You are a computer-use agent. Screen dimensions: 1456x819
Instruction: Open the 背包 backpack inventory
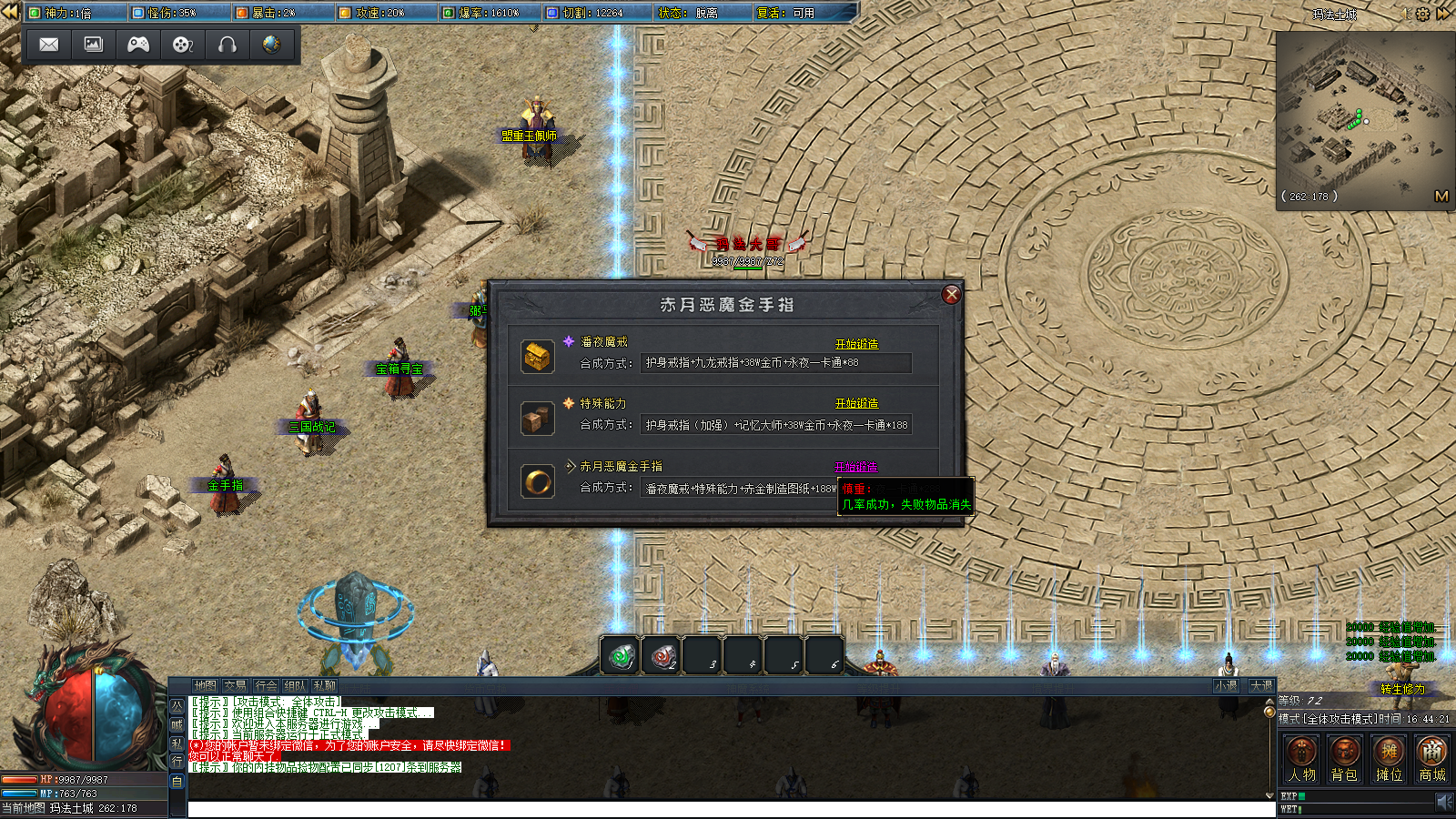pyautogui.click(x=1344, y=760)
